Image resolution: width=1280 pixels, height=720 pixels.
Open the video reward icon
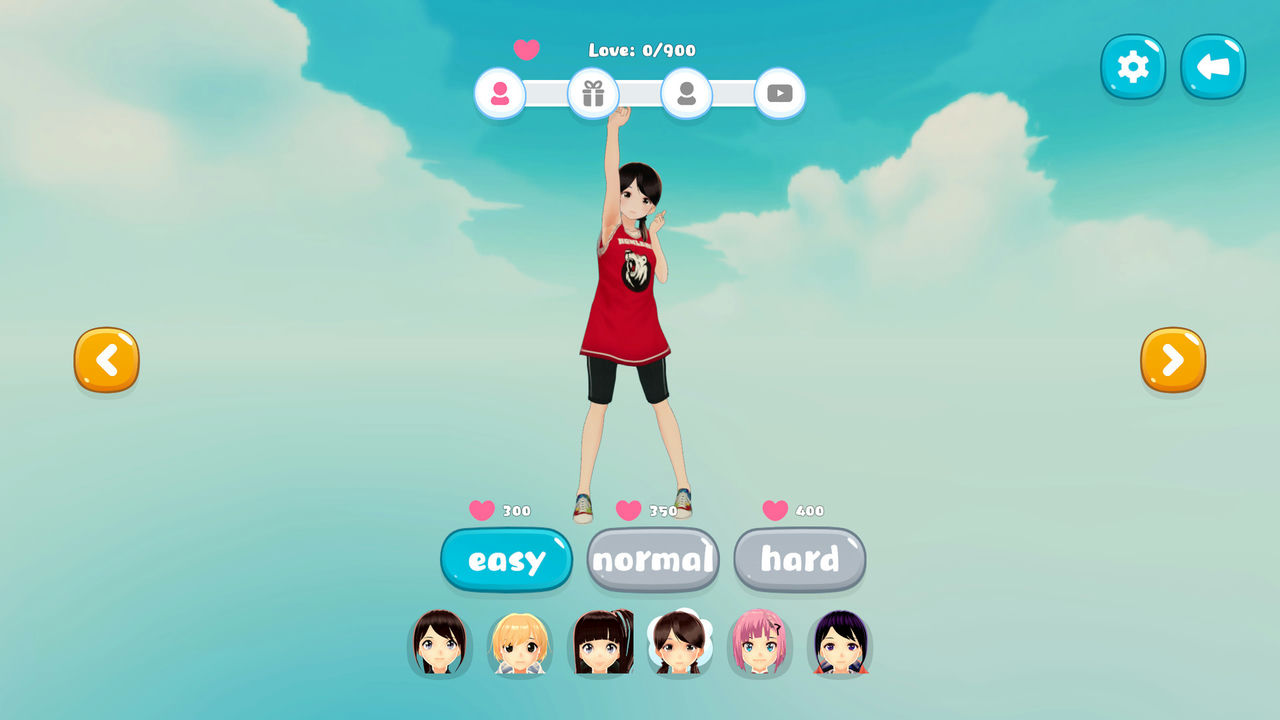780,94
